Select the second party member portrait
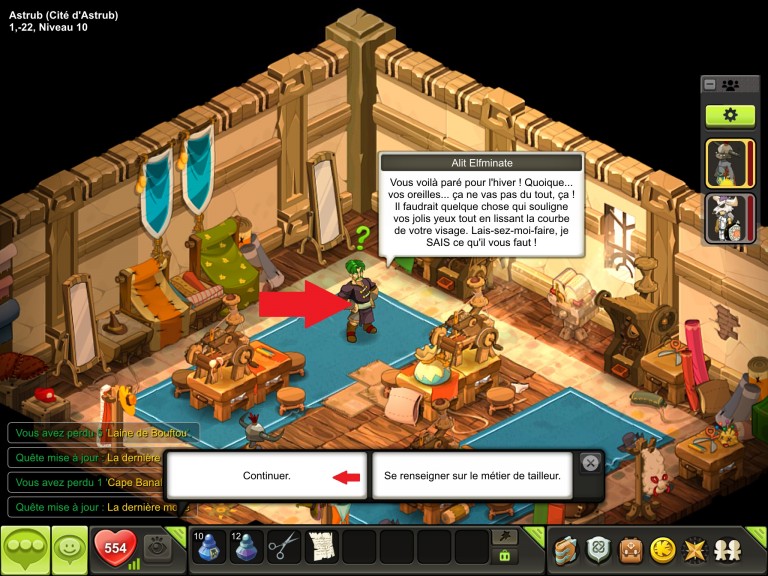 coord(729,217)
